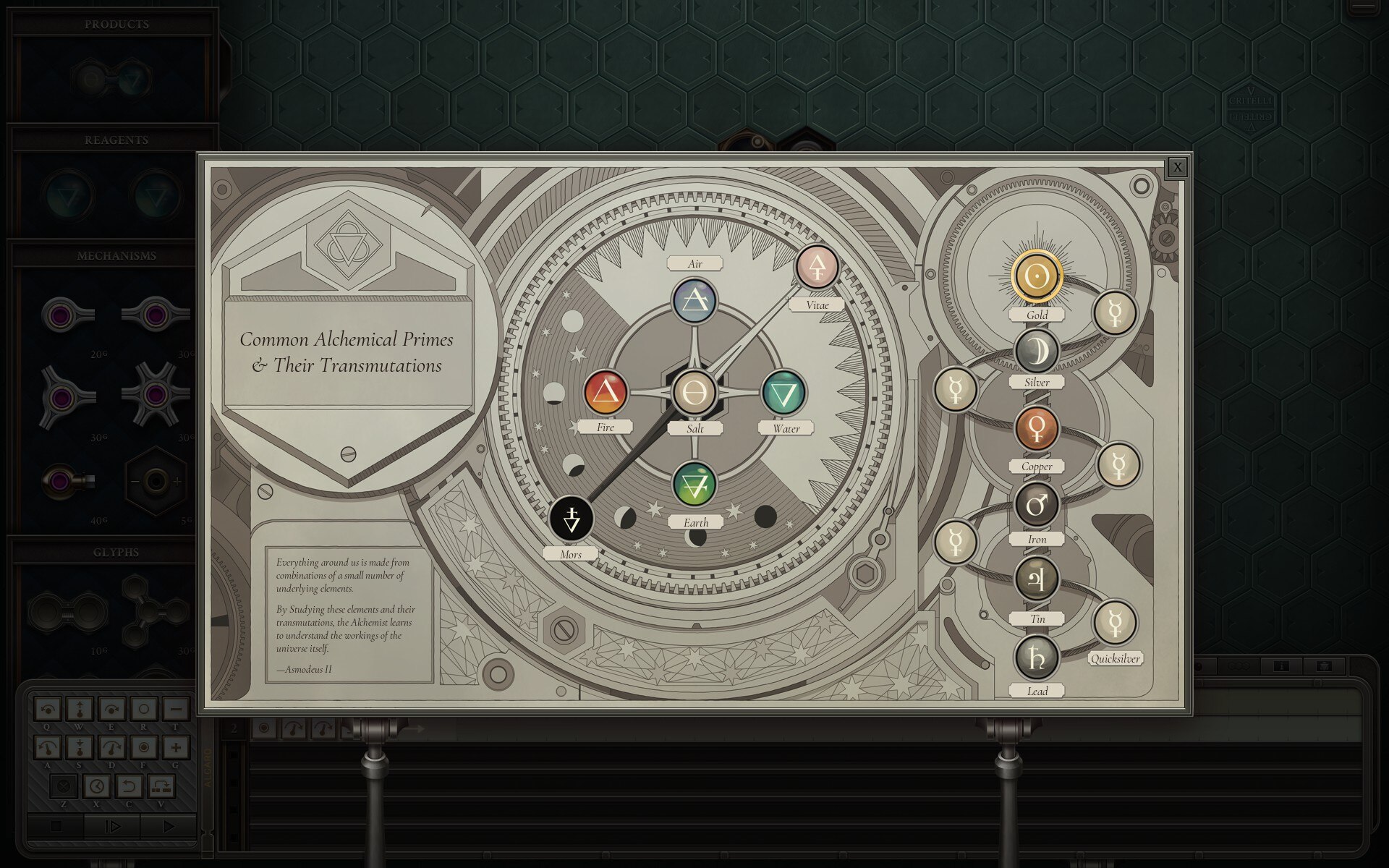The image size is (1389, 868).
Task: Select the rotate clockwise instruction (E)
Action: (112, 710)
